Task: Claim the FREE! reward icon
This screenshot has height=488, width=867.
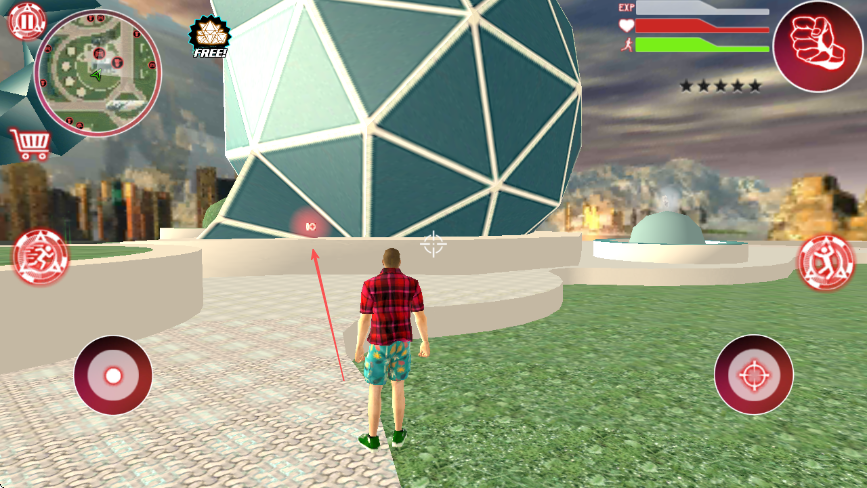Action: (209, 37)
